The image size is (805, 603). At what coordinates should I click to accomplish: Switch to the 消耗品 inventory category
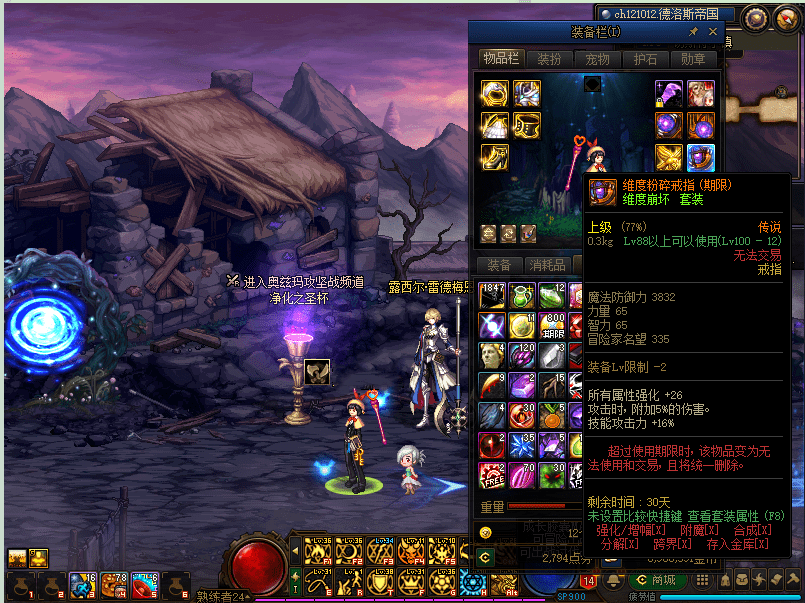547,265
